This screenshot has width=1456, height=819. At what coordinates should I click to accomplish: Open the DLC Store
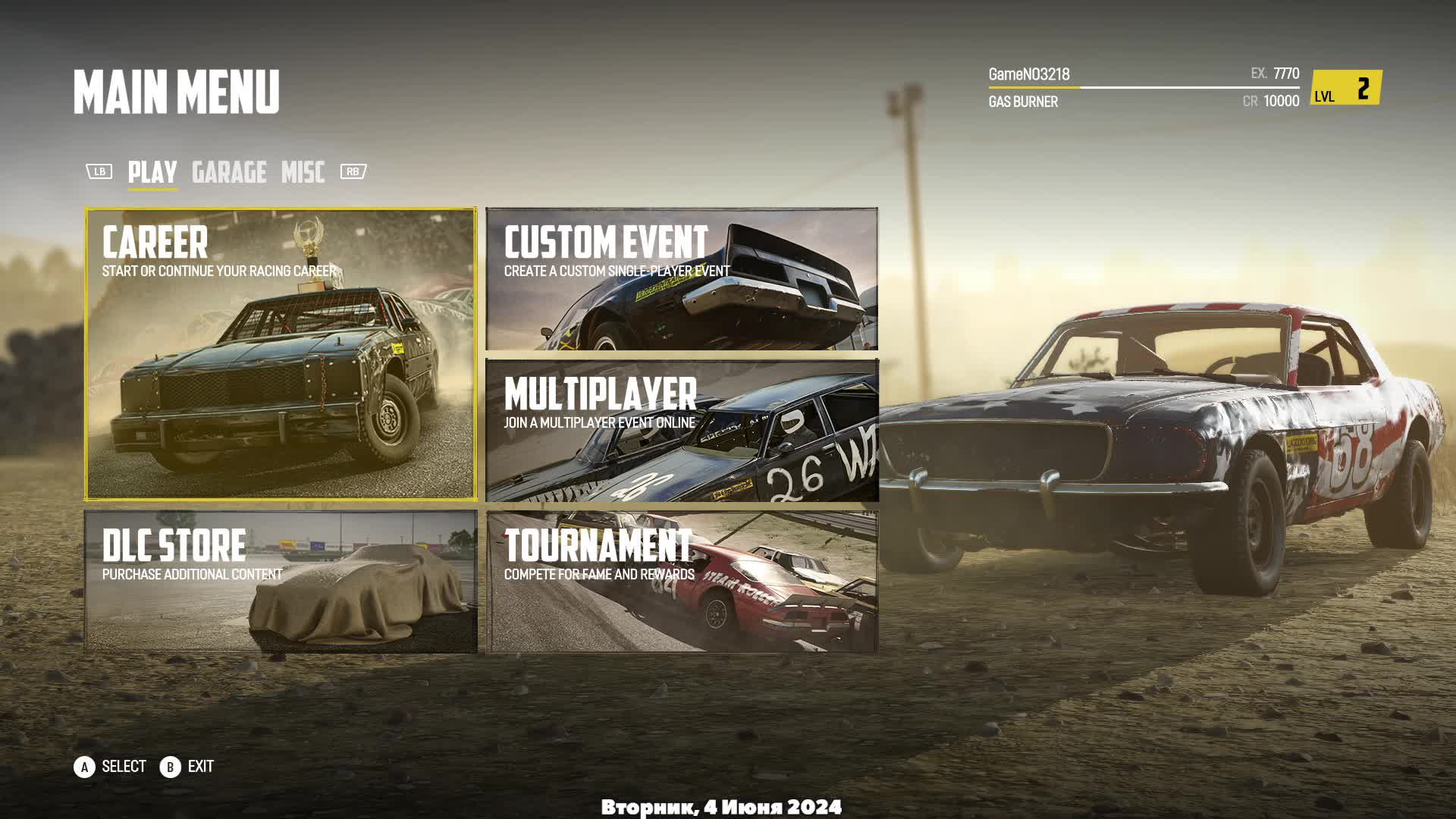[x=281, y=581]
